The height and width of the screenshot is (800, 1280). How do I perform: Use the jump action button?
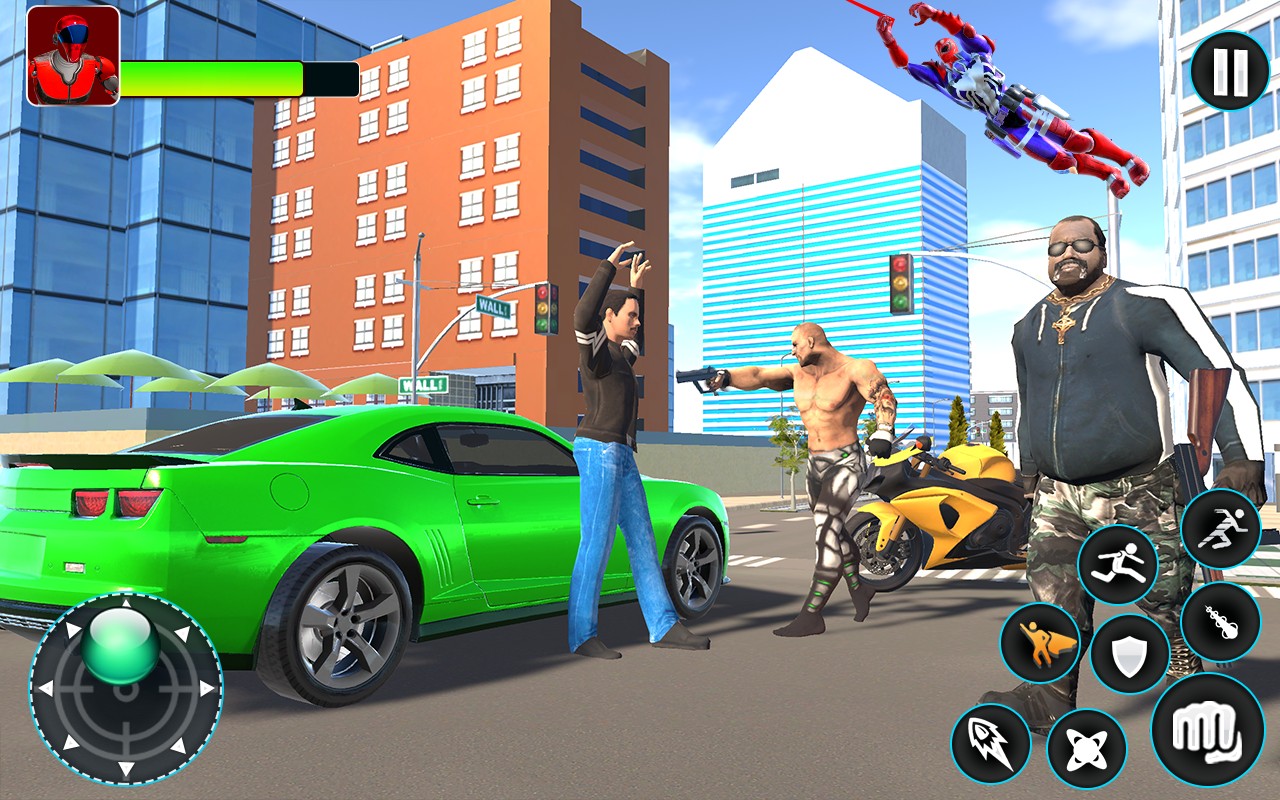coord(1117,565)
